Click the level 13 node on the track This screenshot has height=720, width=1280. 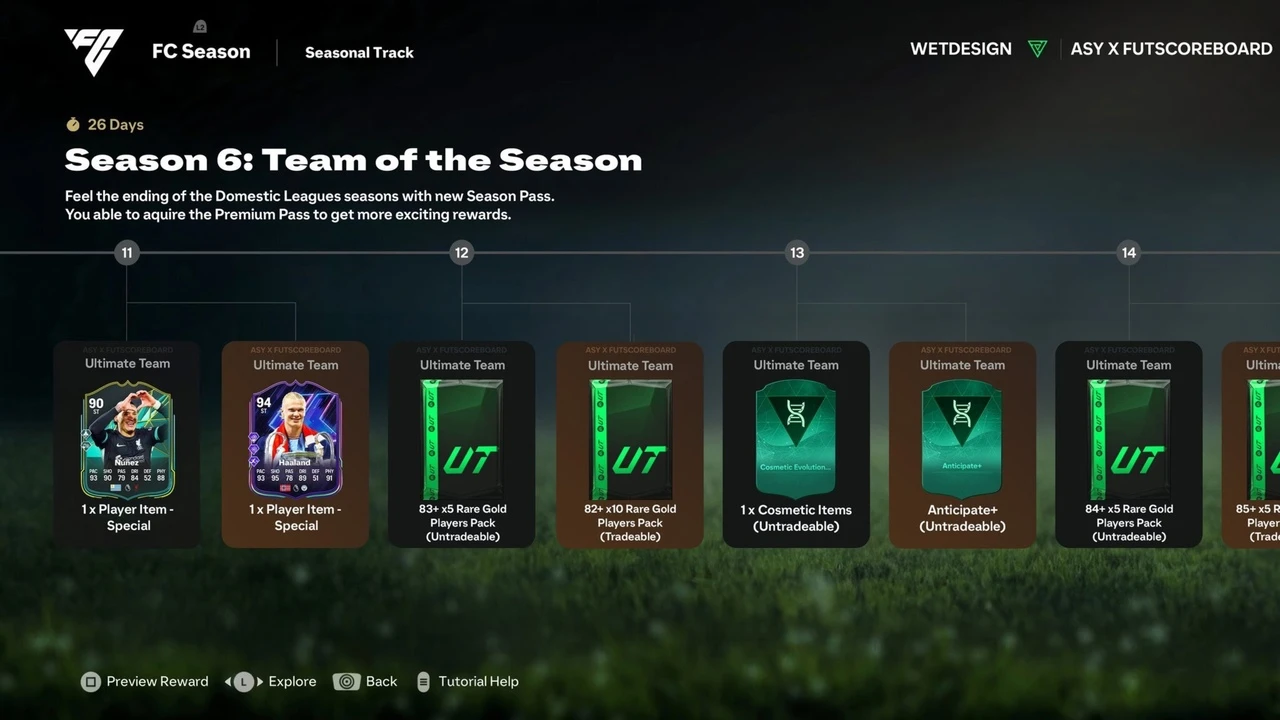[796, 253]
